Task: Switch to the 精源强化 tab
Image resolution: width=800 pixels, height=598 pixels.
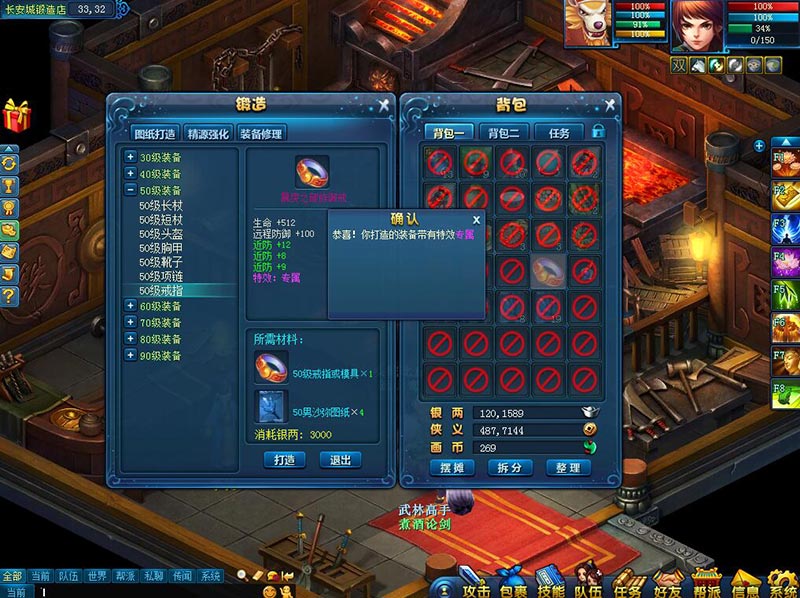Action: point(207,134)
